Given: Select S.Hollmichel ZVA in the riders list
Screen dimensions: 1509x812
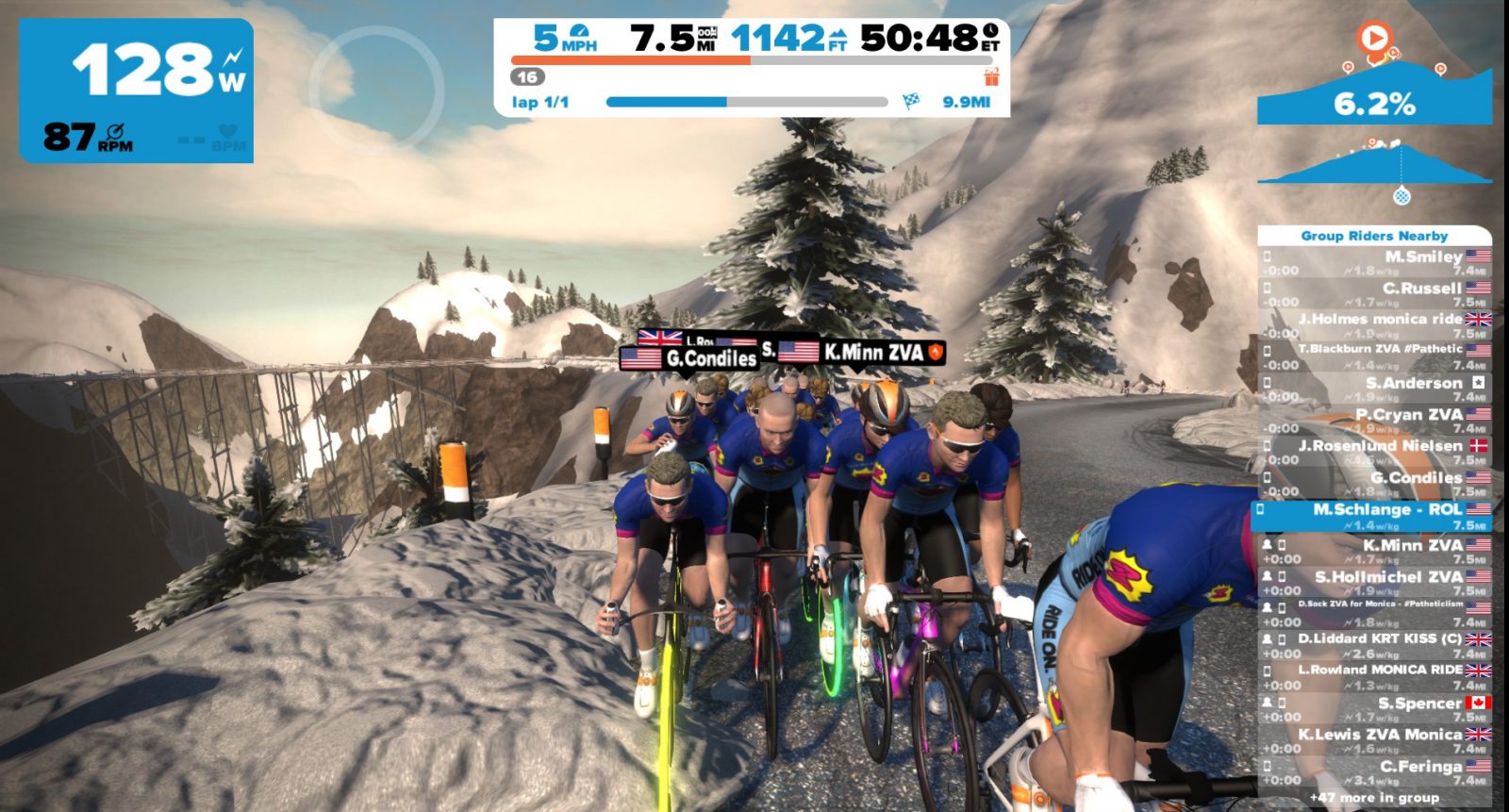Looking at the screenshot, I should (1374, 583).
